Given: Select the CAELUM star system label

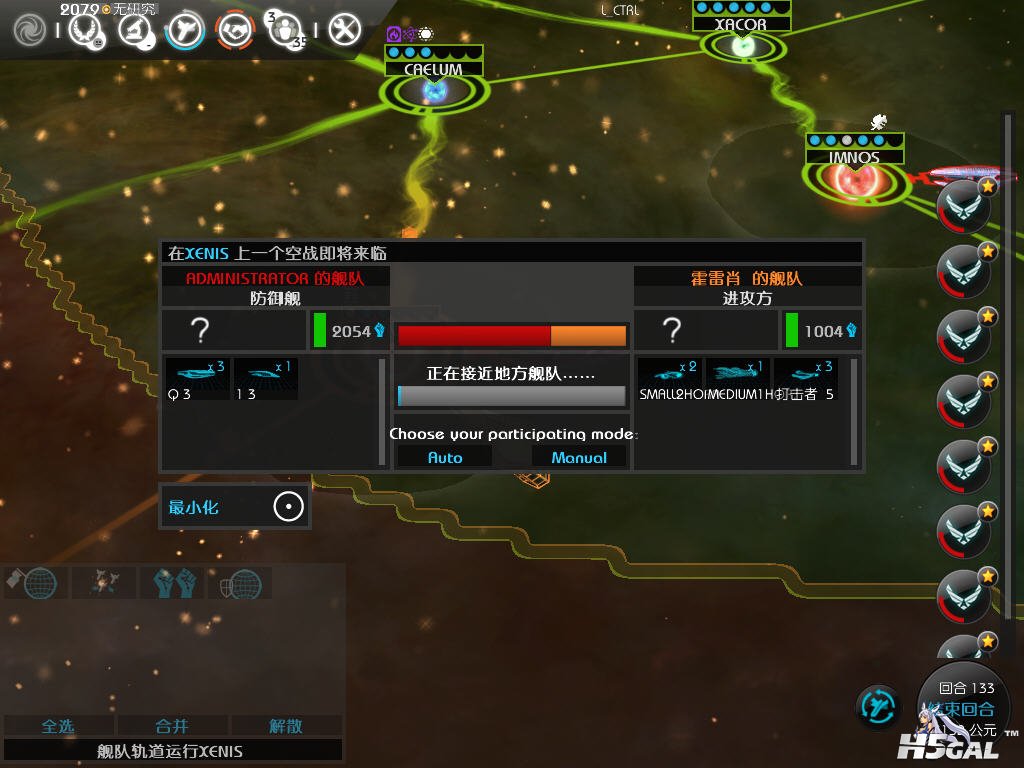Looking at the screenshot, I should click(x=433, y=69).
